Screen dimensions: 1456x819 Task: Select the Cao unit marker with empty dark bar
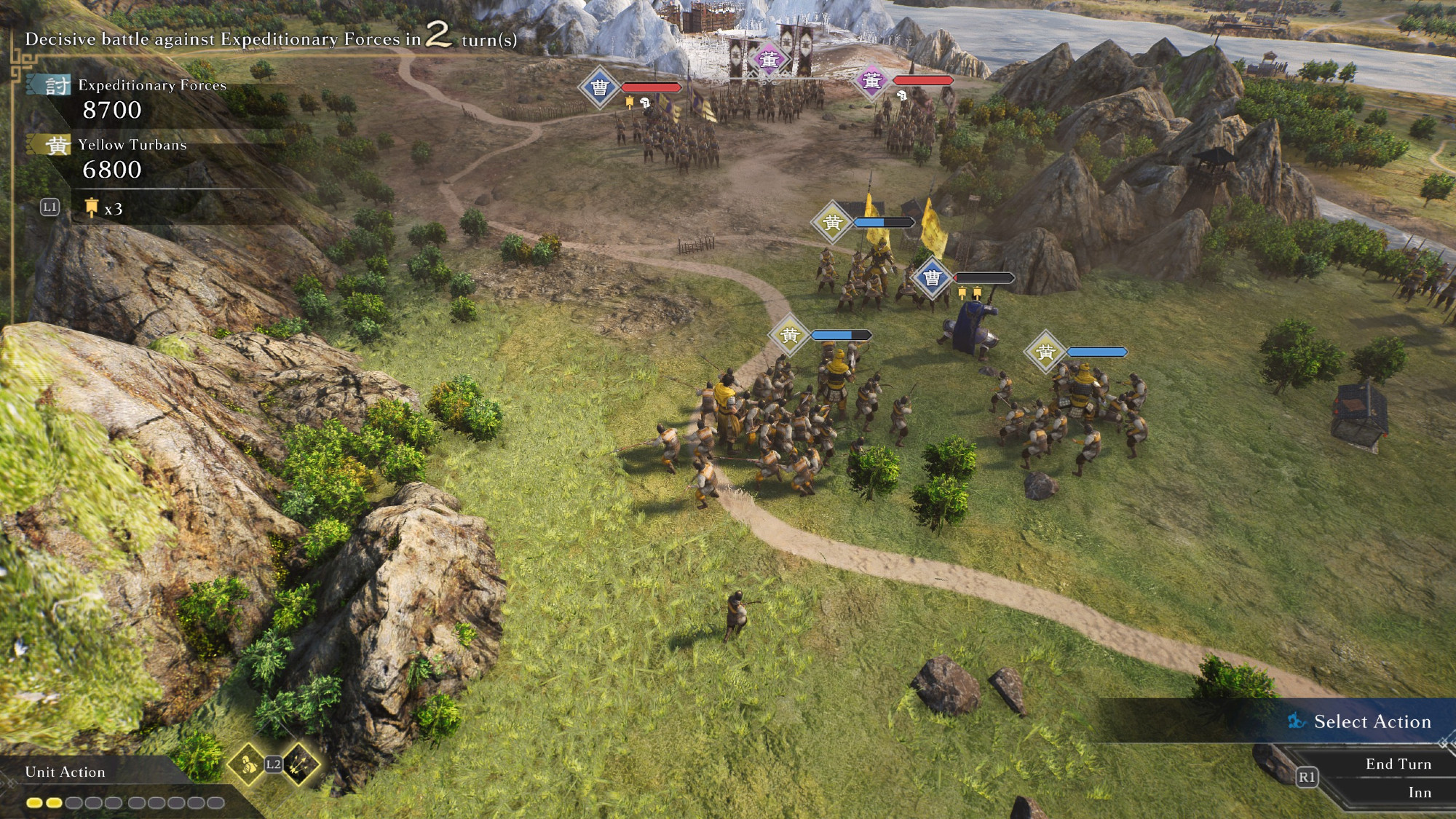[932, 278]
